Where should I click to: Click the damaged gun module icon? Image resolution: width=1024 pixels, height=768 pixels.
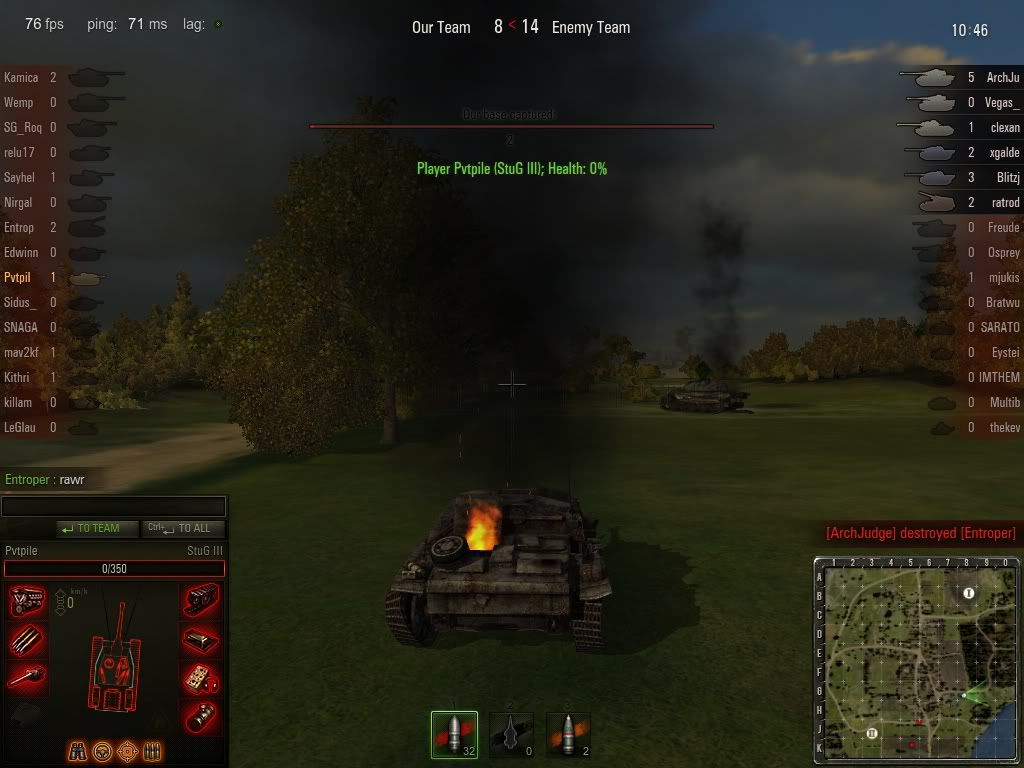click(x=27, y=677)
